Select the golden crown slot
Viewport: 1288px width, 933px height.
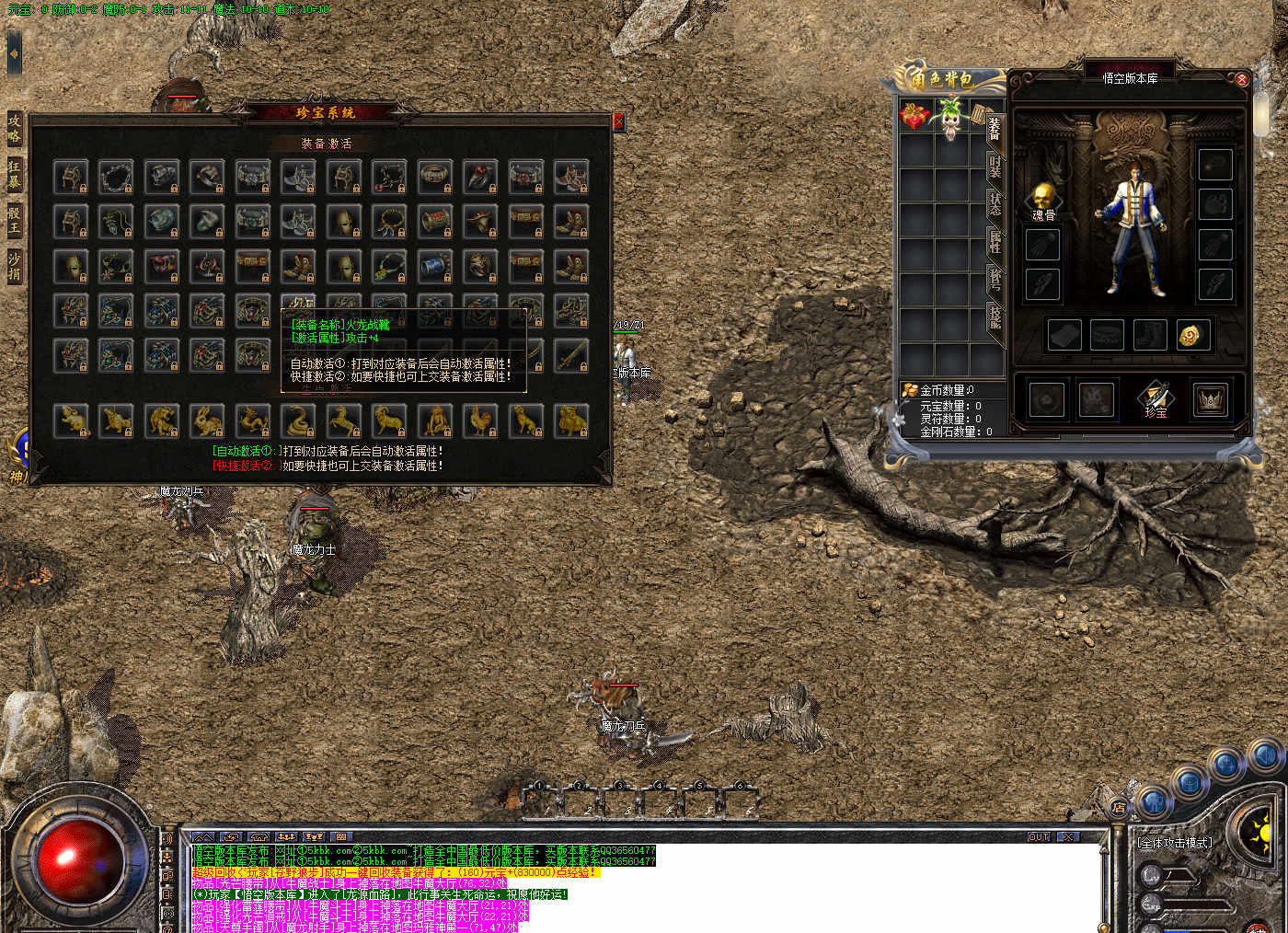pos(1210,399)
